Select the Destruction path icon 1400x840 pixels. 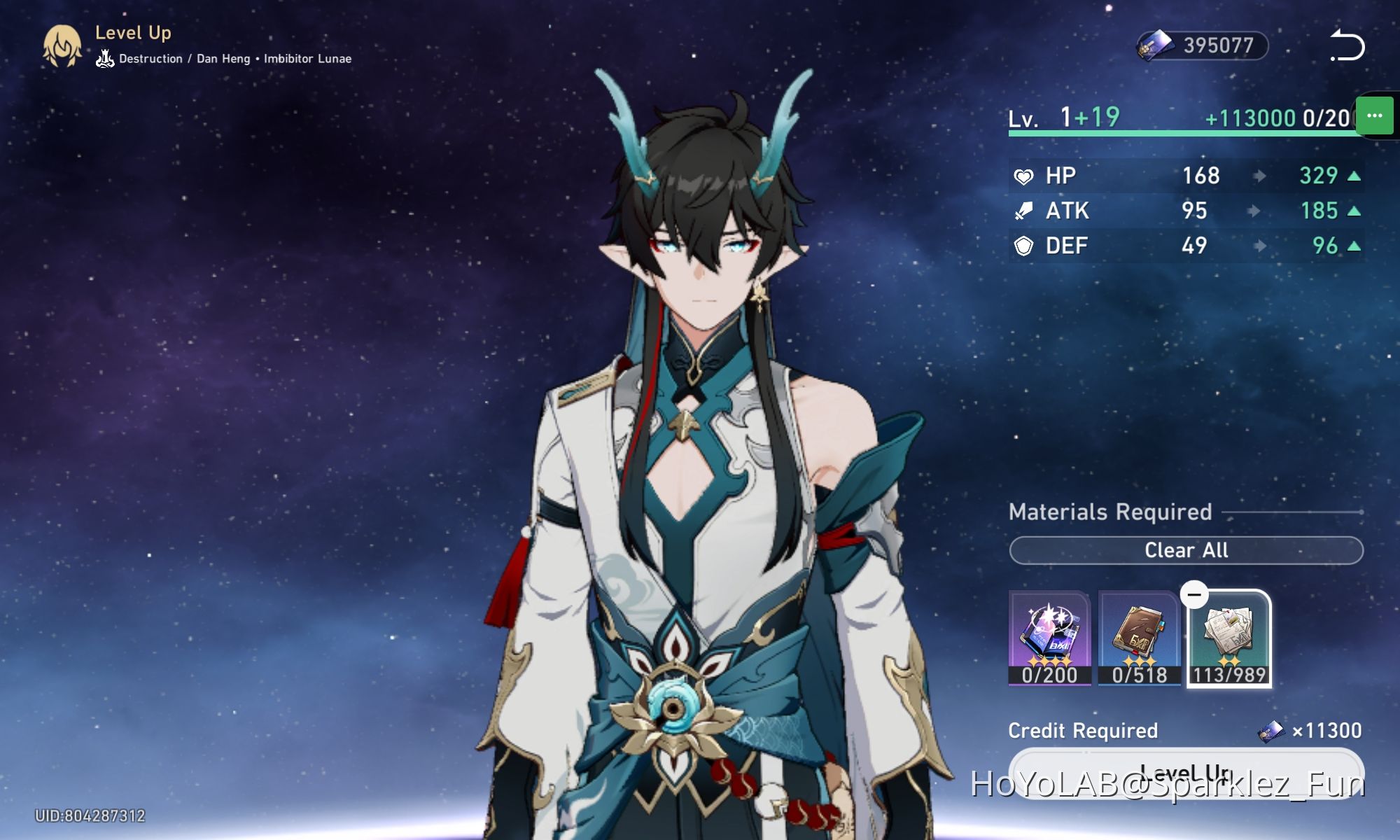tap(104, 59)
